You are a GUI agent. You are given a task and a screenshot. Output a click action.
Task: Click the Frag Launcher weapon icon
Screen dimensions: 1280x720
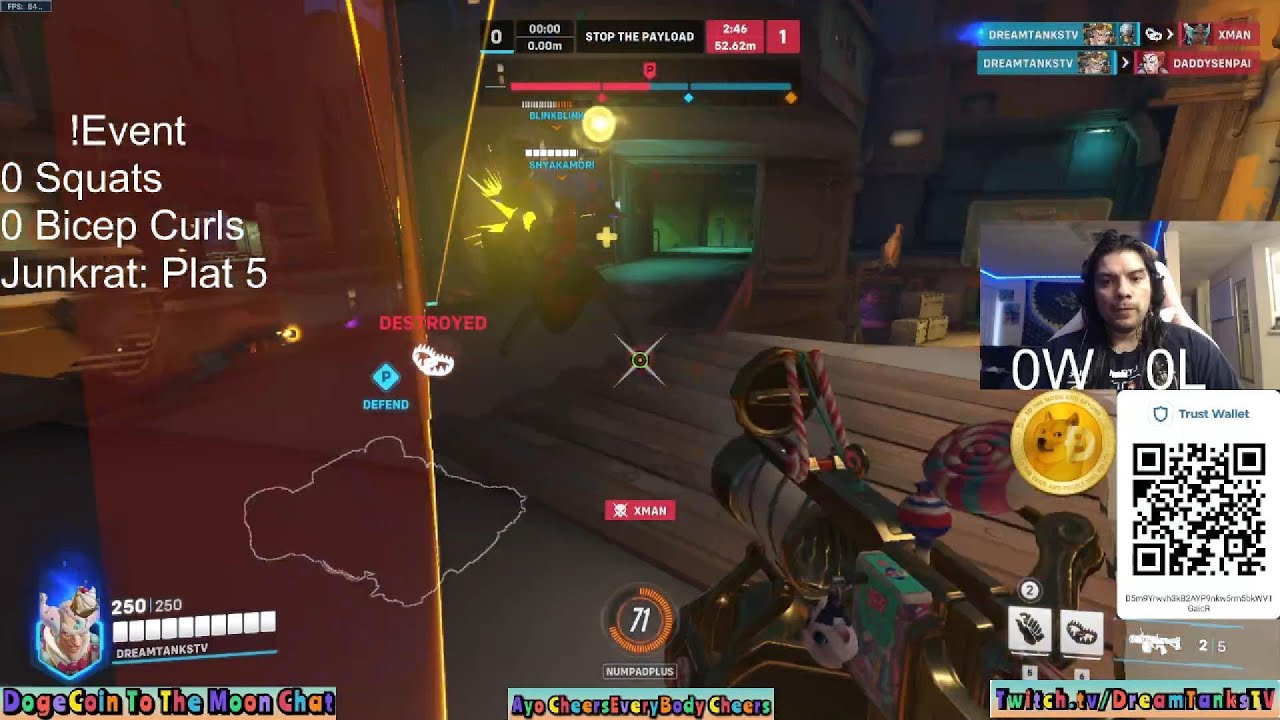tap(1154, 643)
